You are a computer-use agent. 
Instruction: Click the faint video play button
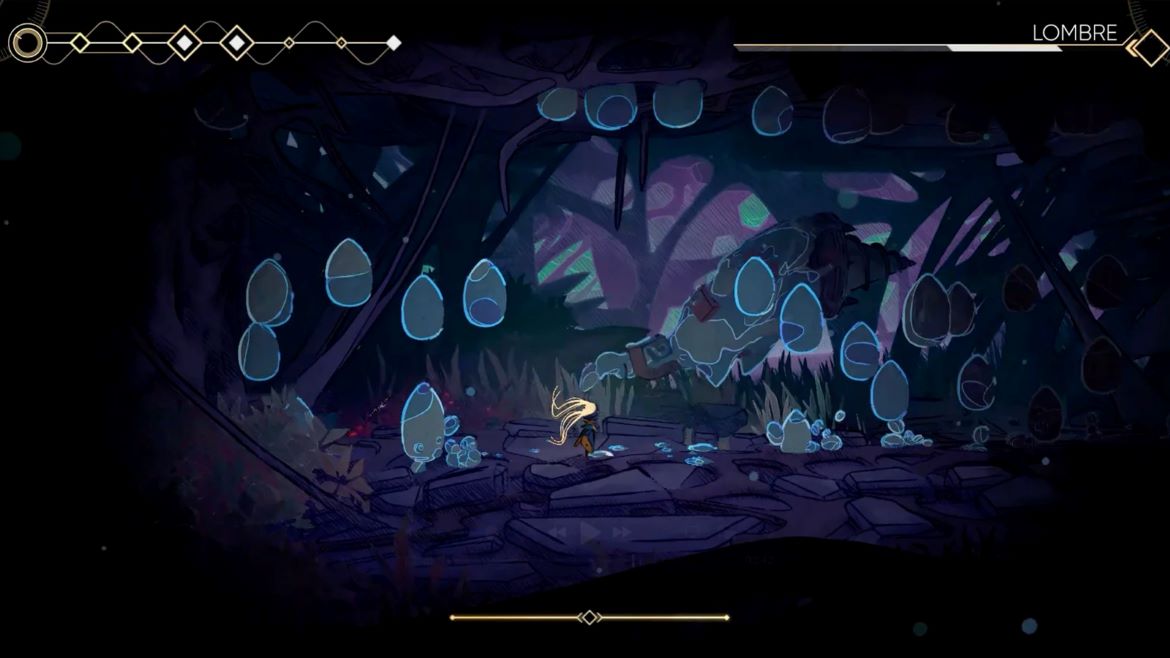coord(591,533)
